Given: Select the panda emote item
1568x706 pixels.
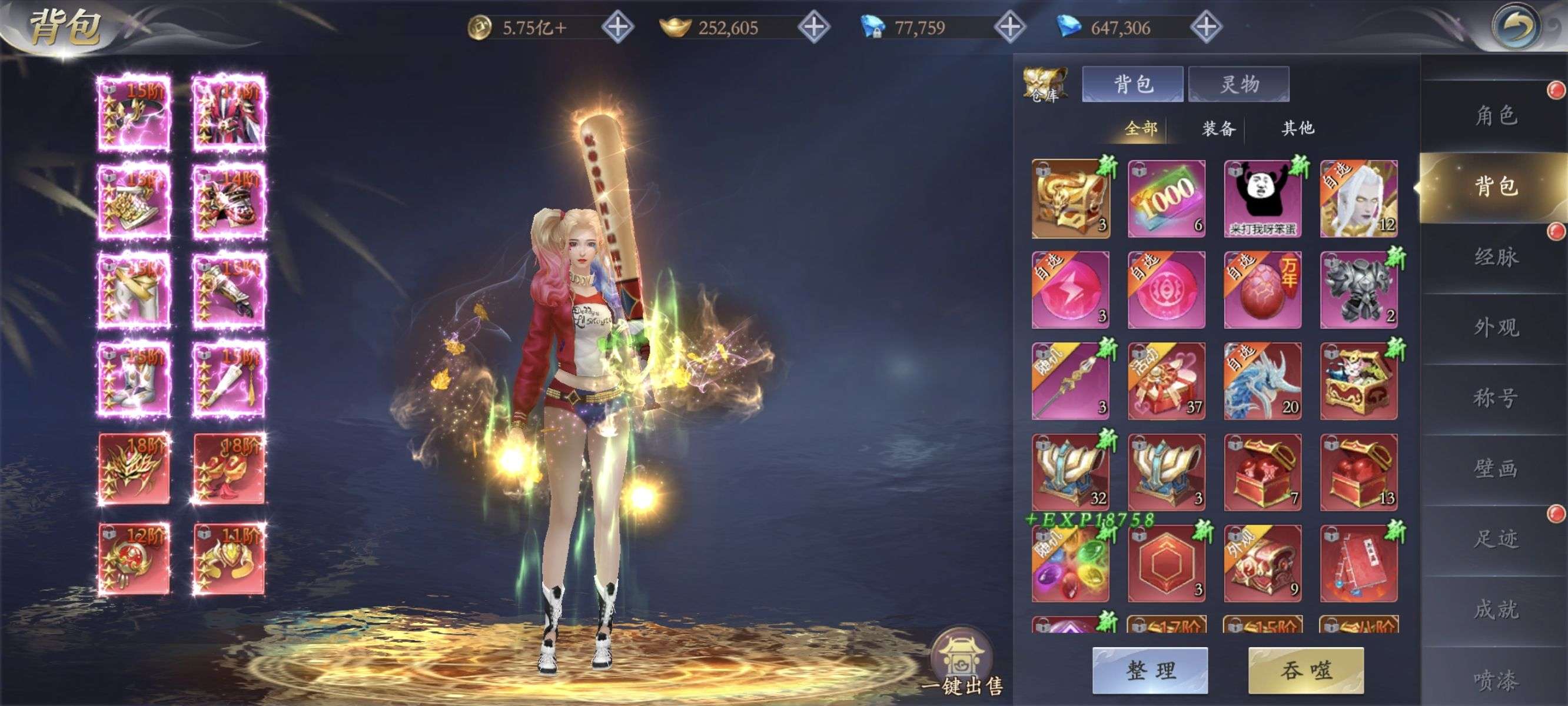Looking at the screenshot, I should pos(1263,199).
